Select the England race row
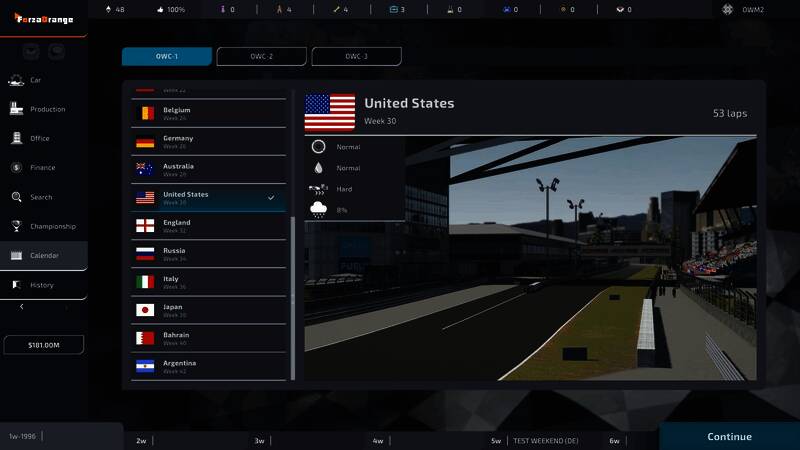800x450 pixels. [x=208, y=225]
